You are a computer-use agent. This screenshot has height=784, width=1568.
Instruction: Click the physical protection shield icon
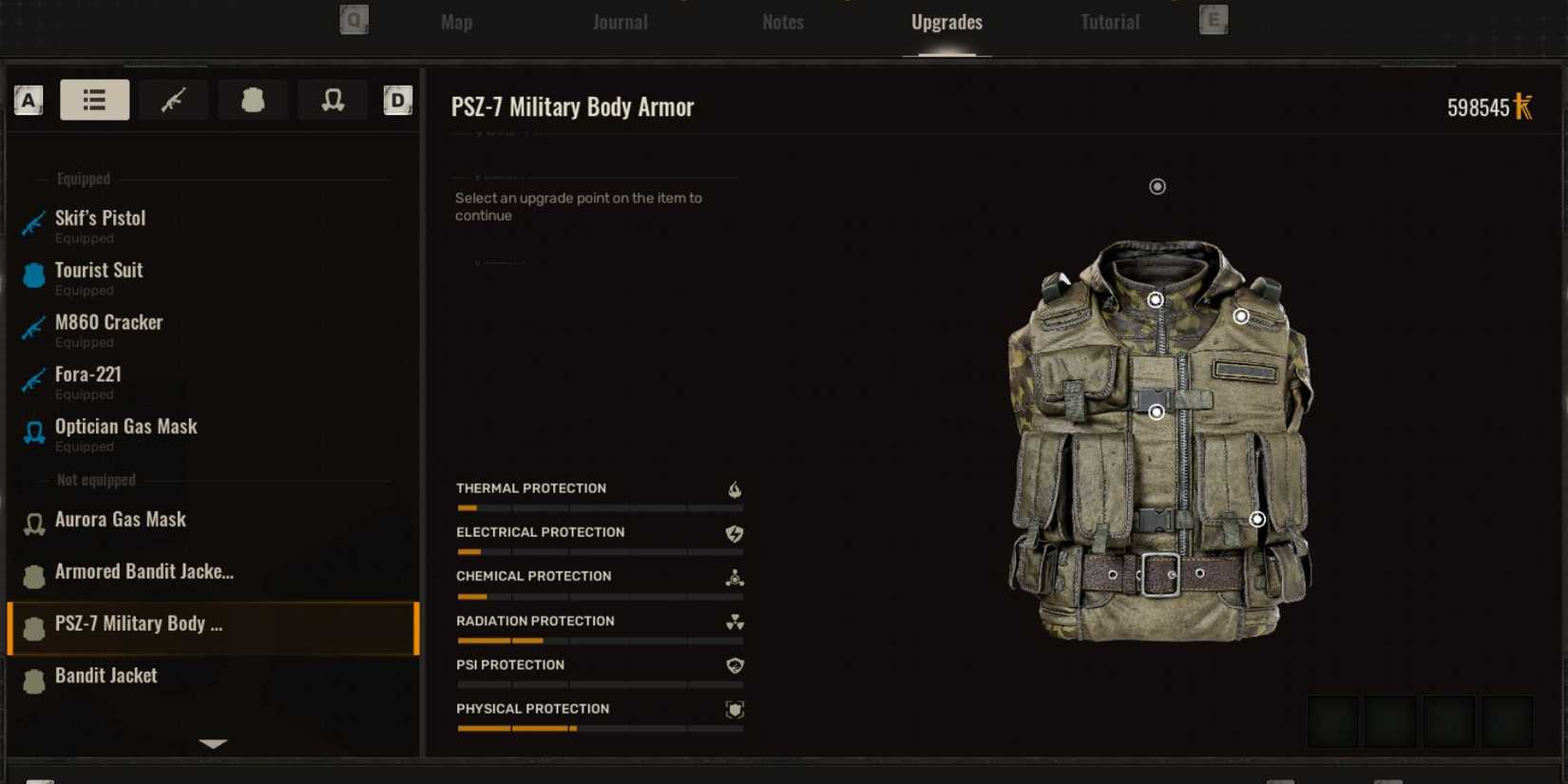coord(733,709)
